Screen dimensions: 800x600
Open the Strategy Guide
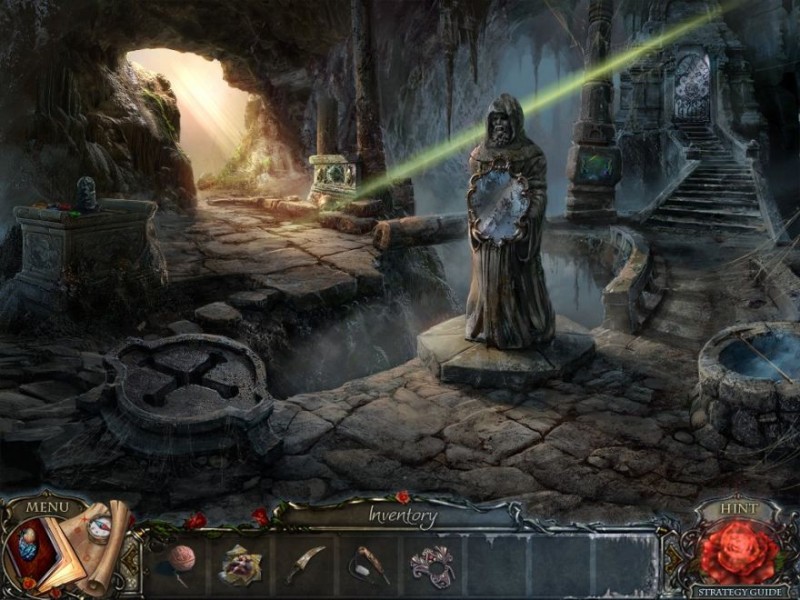pos(739,591)
